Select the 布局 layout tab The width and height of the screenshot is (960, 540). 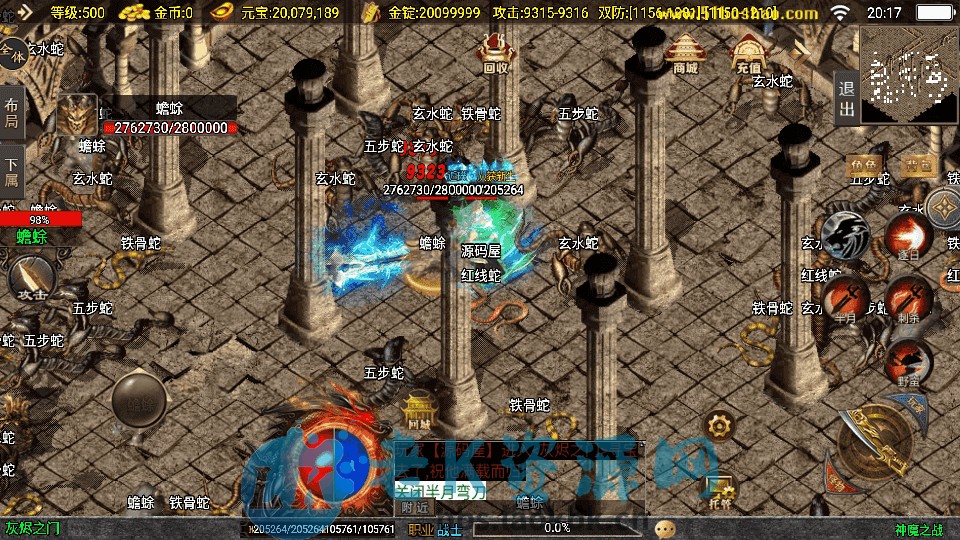pos(12,114)
